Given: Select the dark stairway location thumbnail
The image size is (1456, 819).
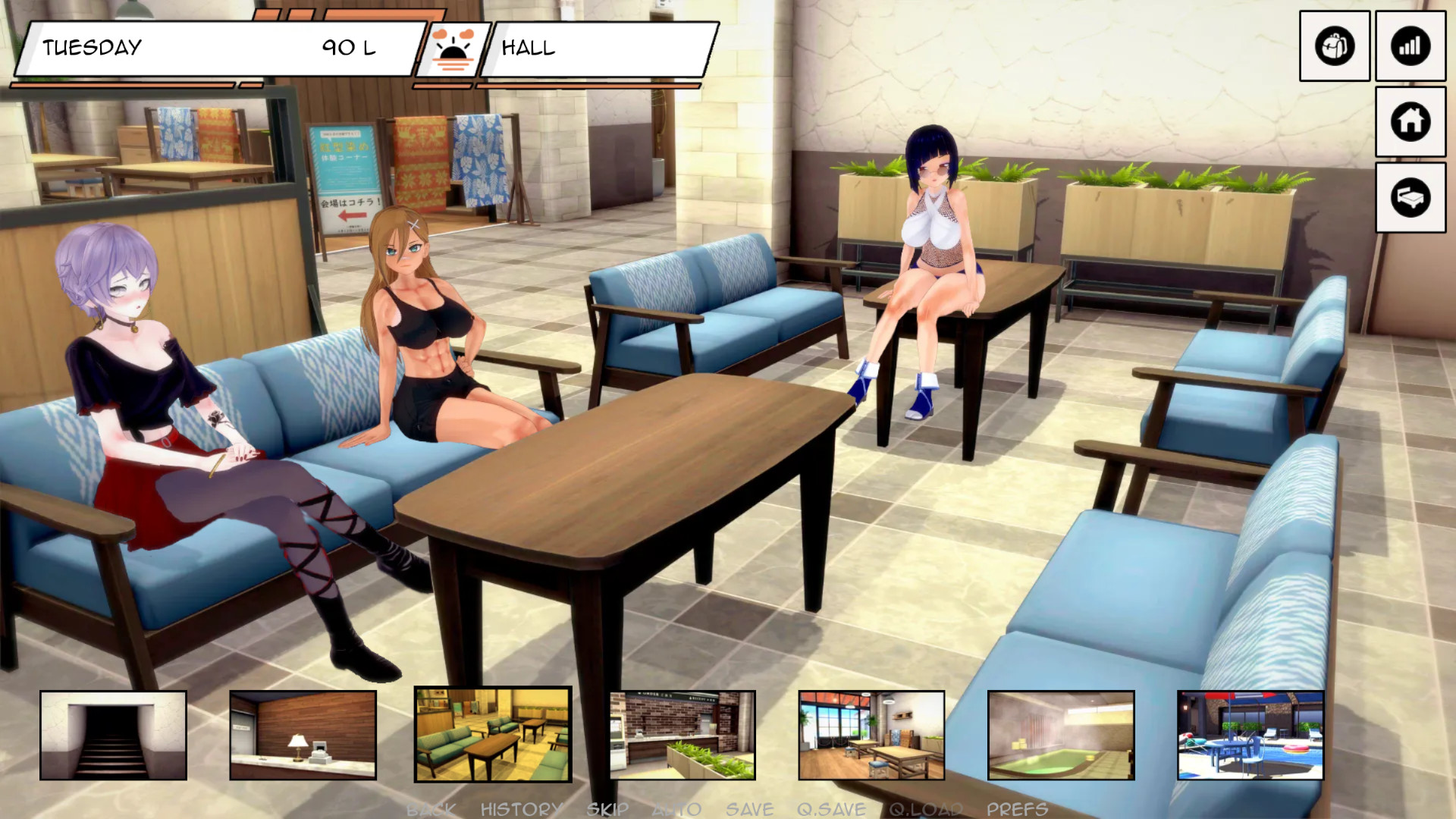Looking at the screenshot, I should pyautogui.click(x=113, y=735).
